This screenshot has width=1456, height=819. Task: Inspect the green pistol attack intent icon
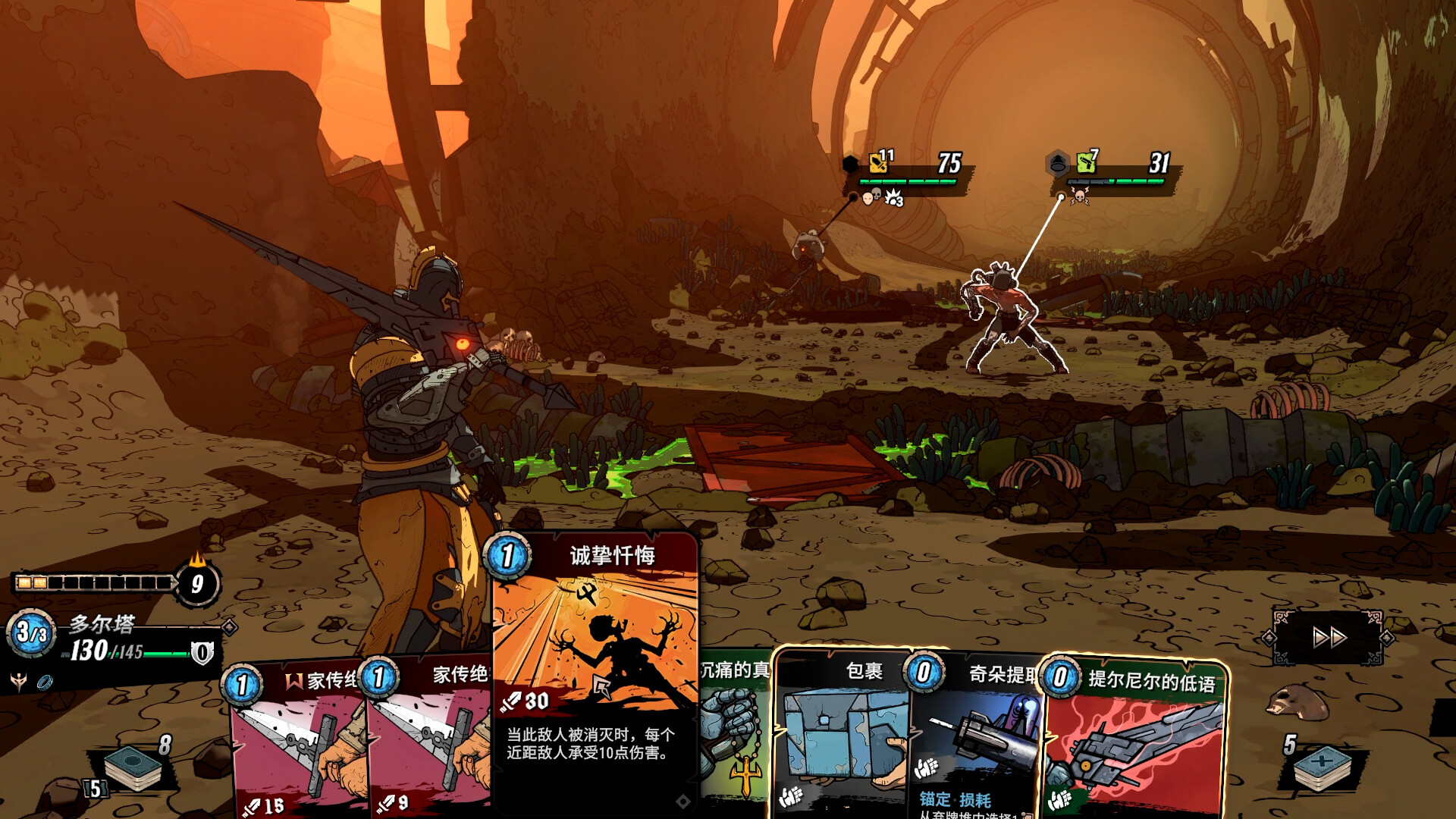pos(1086,162)
